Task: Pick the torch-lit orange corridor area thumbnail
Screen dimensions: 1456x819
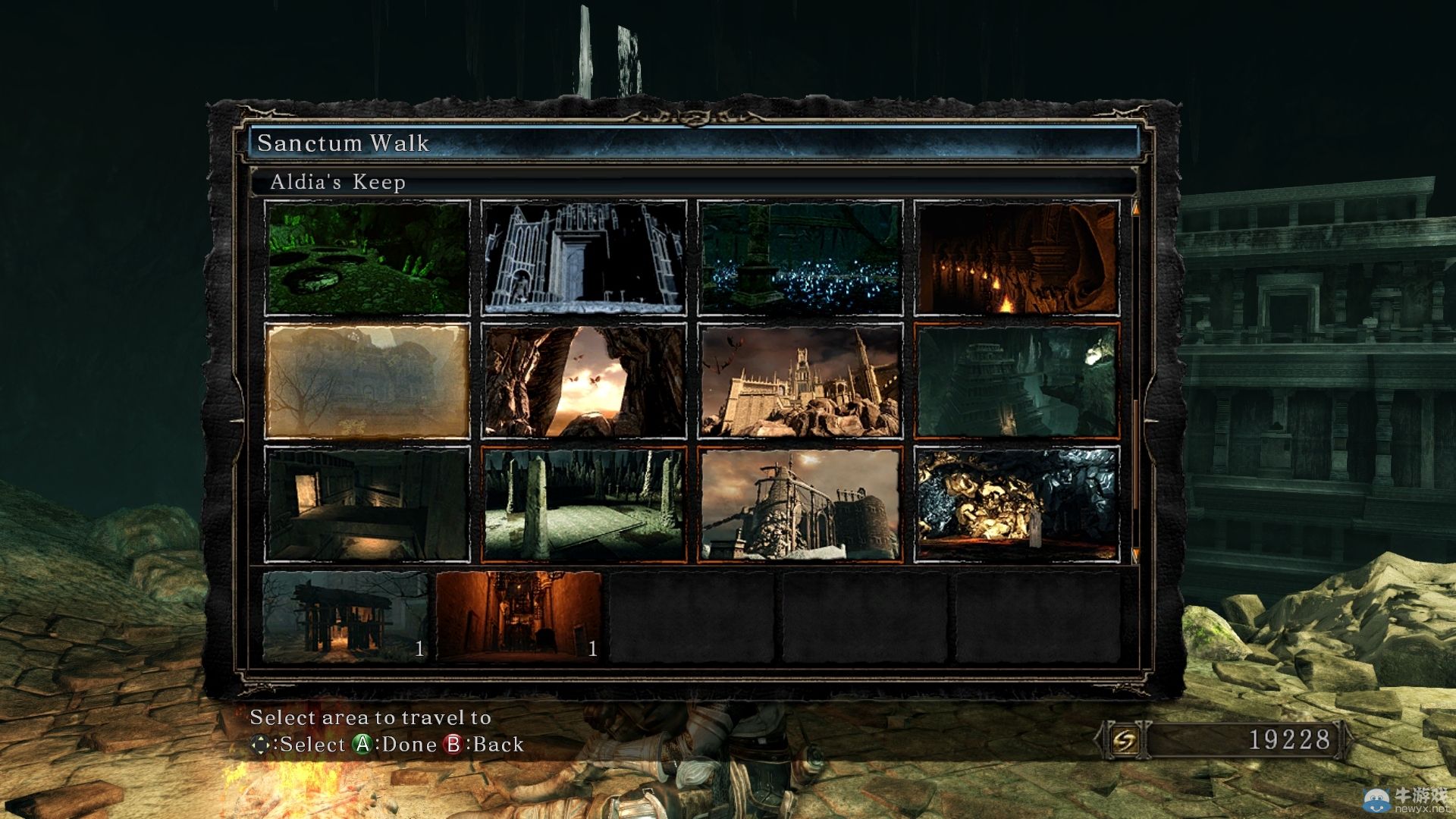Action: (1016, 258)
